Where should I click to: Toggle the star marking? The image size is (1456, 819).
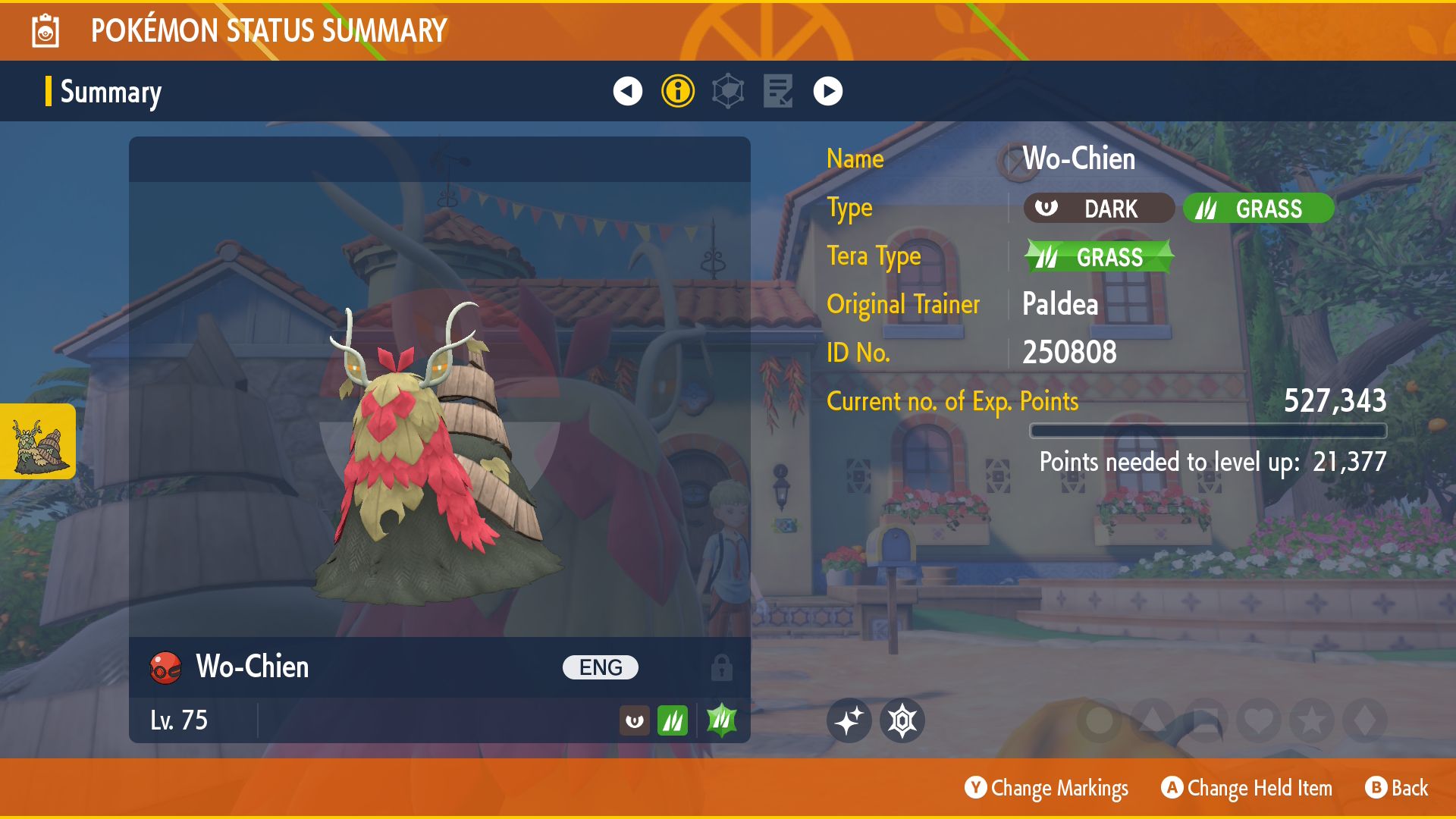click(1311, 720)
